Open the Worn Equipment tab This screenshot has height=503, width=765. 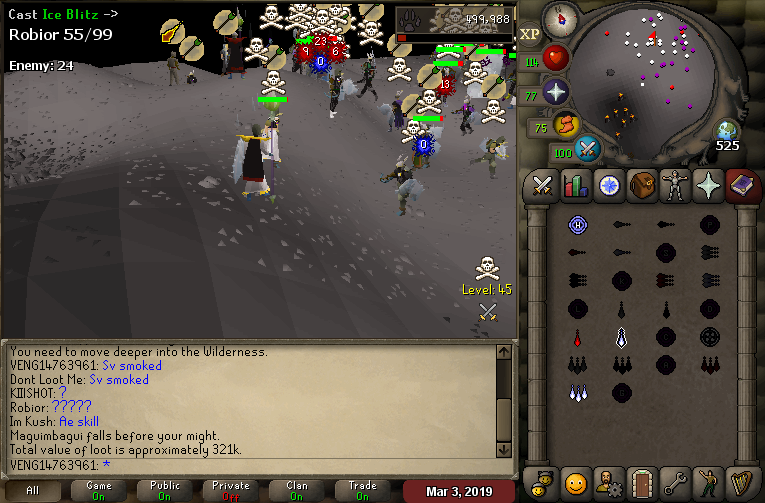[675, 185]
